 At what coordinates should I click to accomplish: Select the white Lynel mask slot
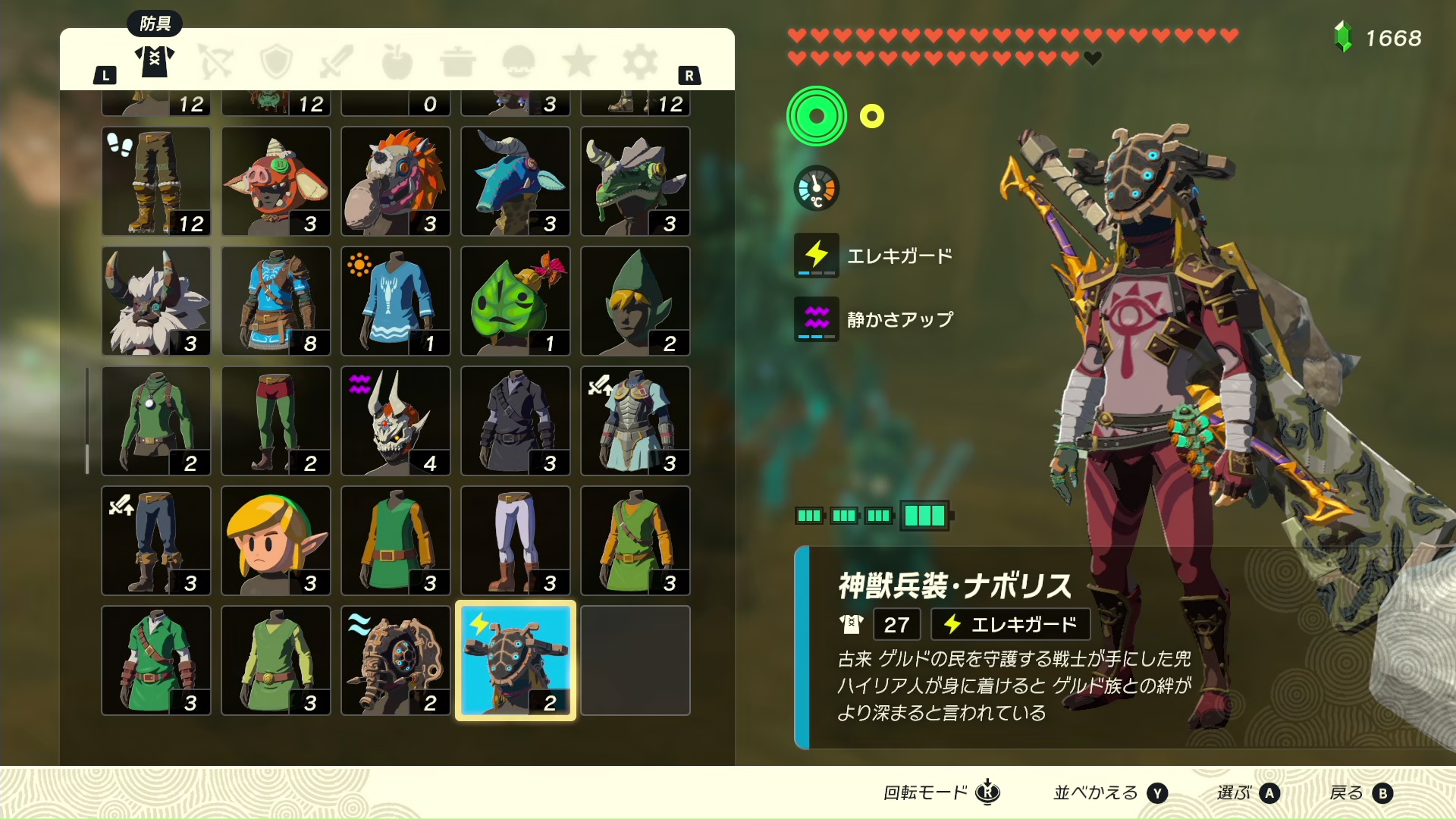point(156,301)
